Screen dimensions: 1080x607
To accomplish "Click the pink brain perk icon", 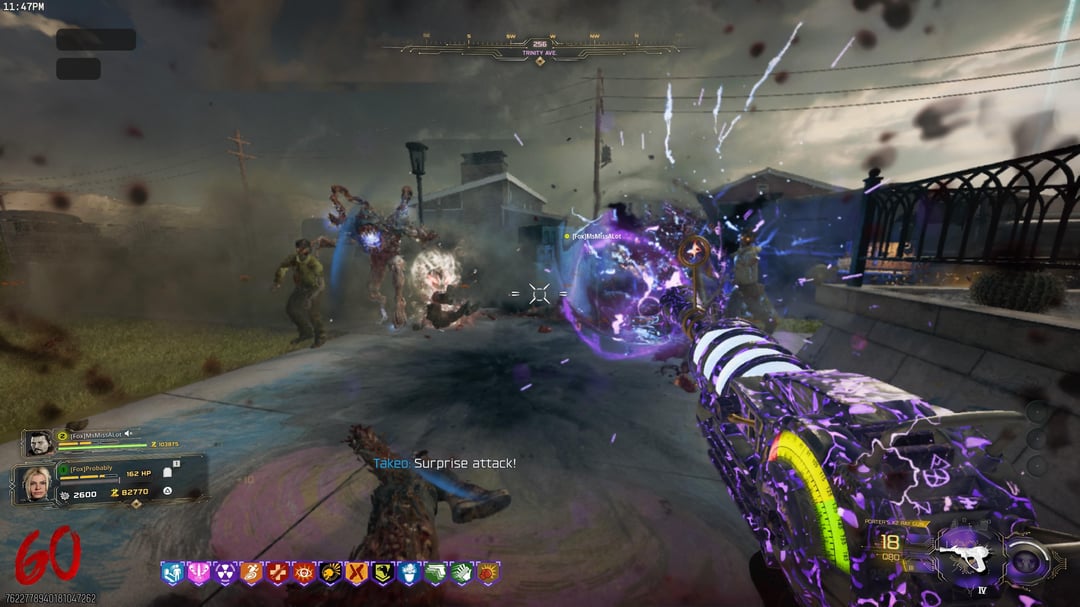I will (199, 573).
